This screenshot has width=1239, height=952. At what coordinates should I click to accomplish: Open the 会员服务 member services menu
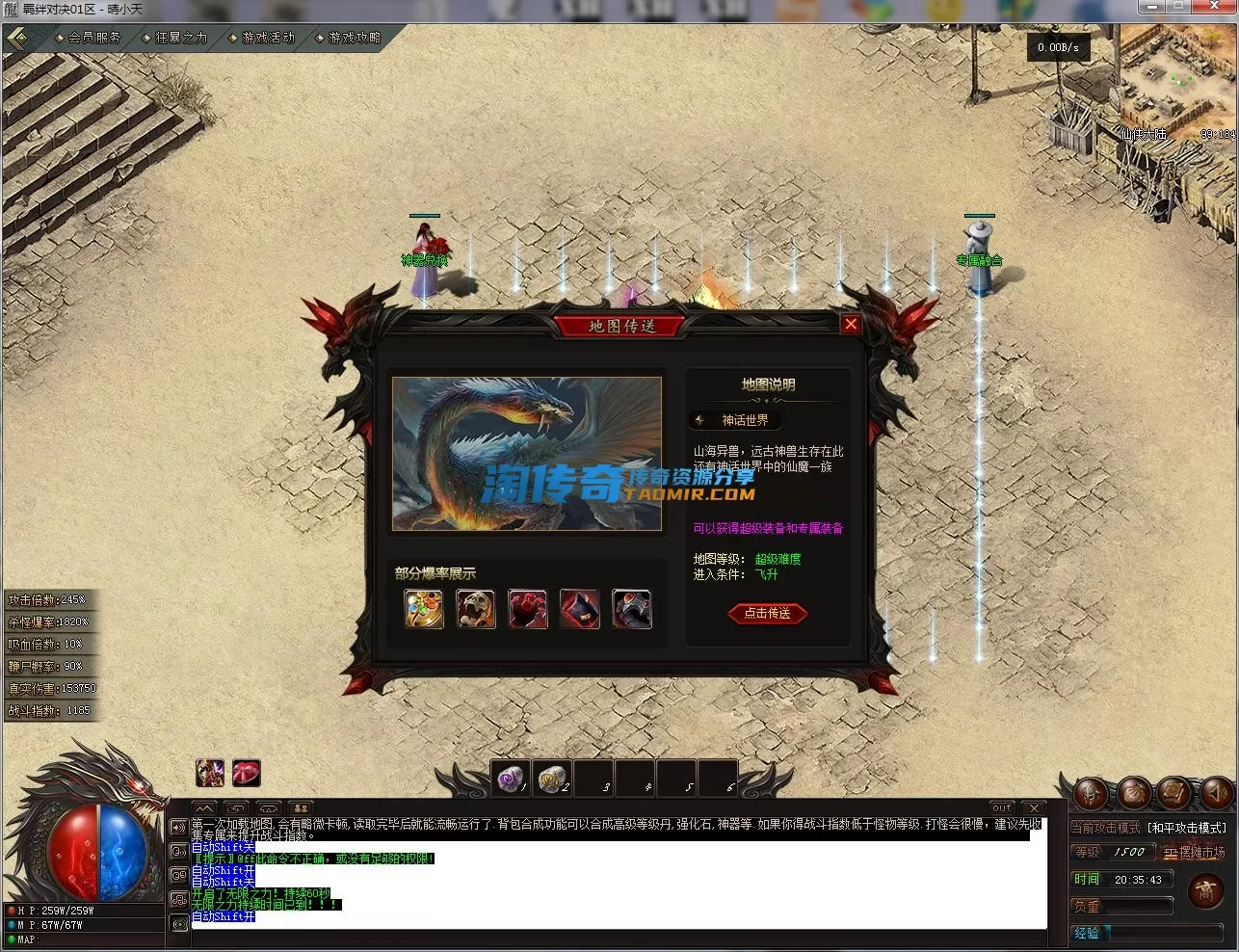point(93,38)
